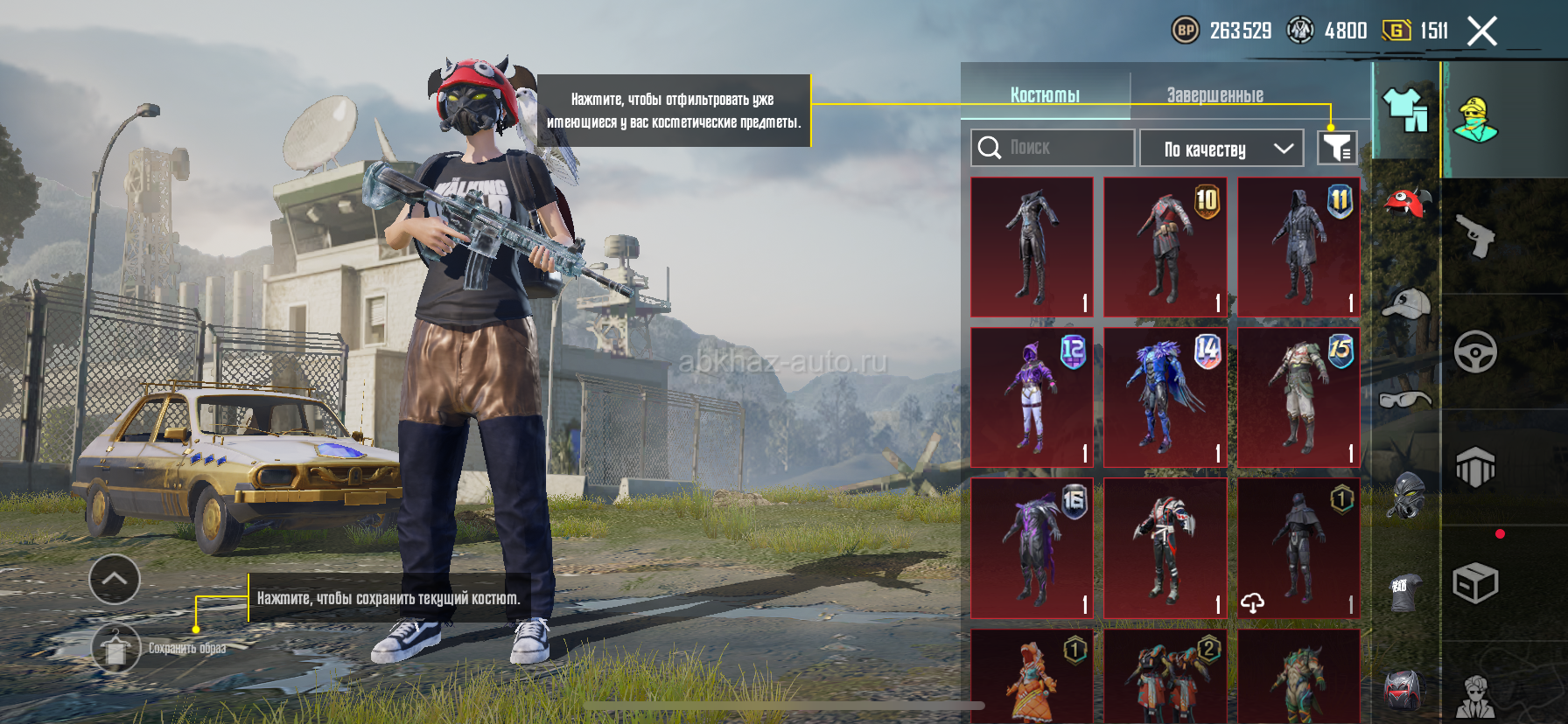This screenshot has width=1568, height=724.
Task: Select the baseball cap headwear slot
Action: [1406, 303]
